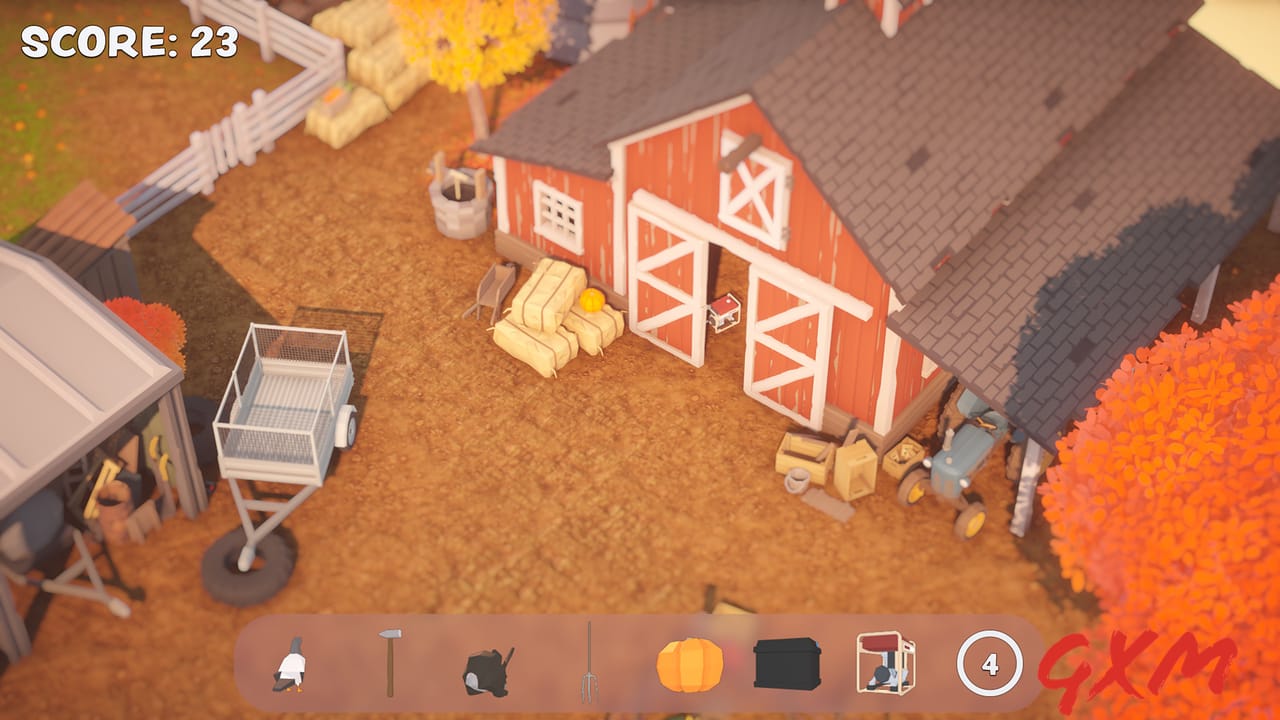This screenshot has height=720, width=1280.
Task: Click the red device hanging on the barn door
Action: coord(725,310)
